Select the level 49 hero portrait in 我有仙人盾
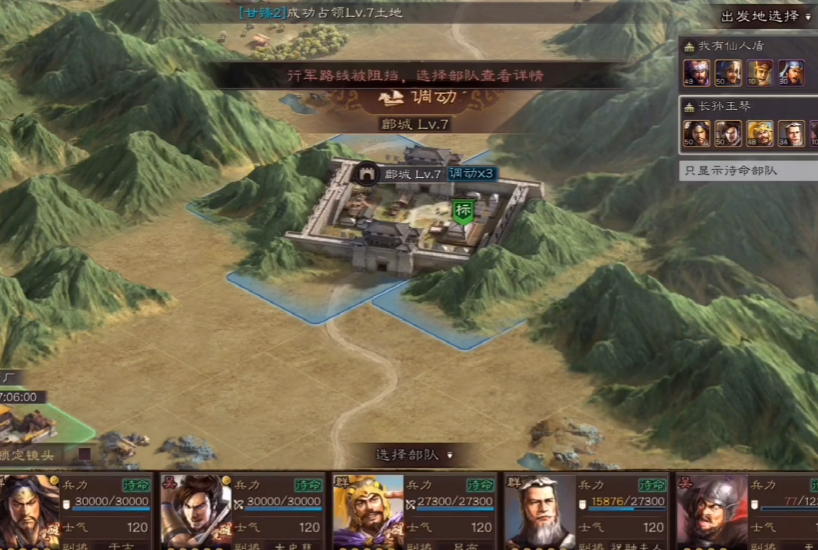 (x=697, y=72)
